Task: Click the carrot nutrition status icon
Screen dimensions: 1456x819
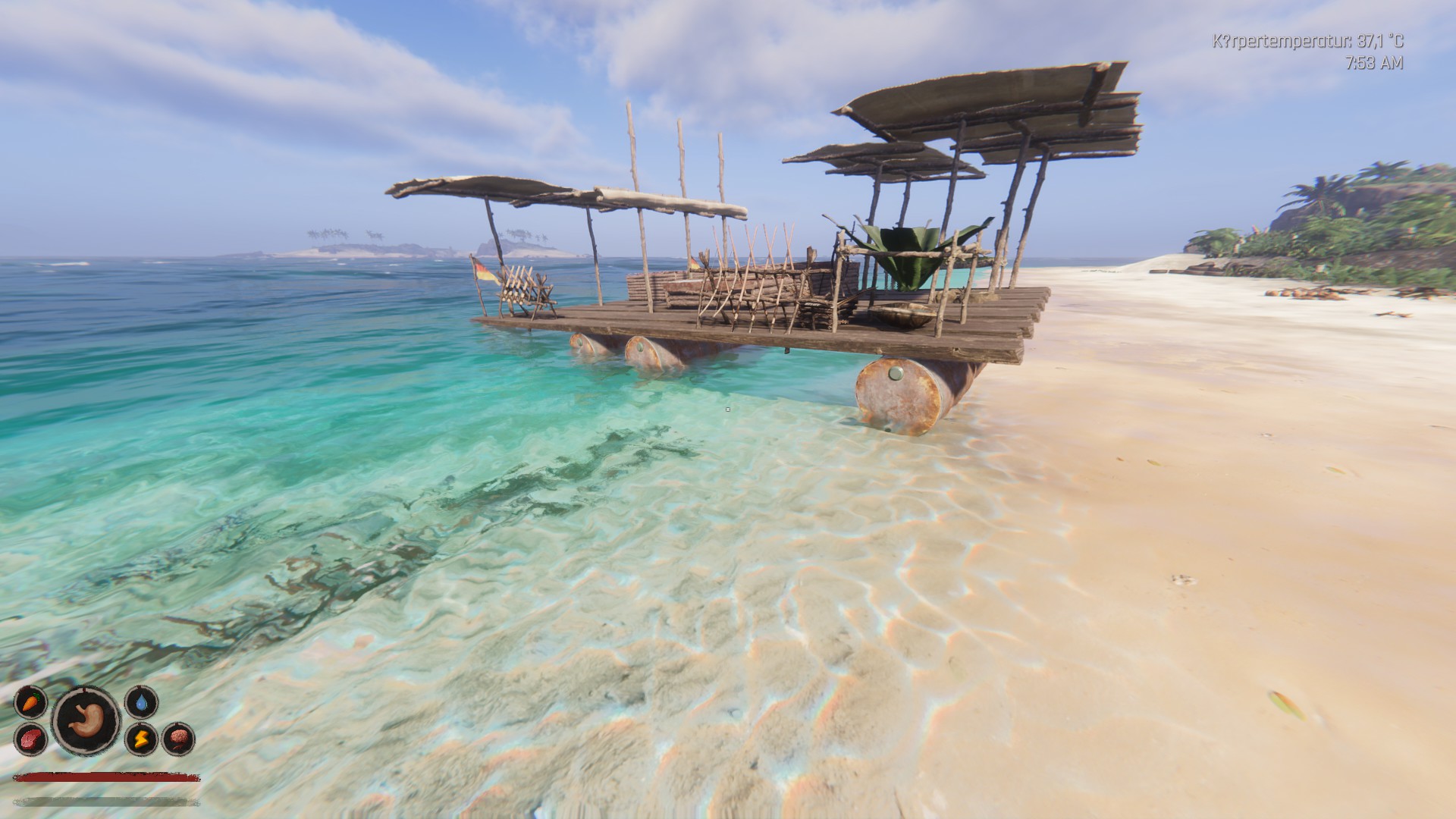Action: [30, 702]
